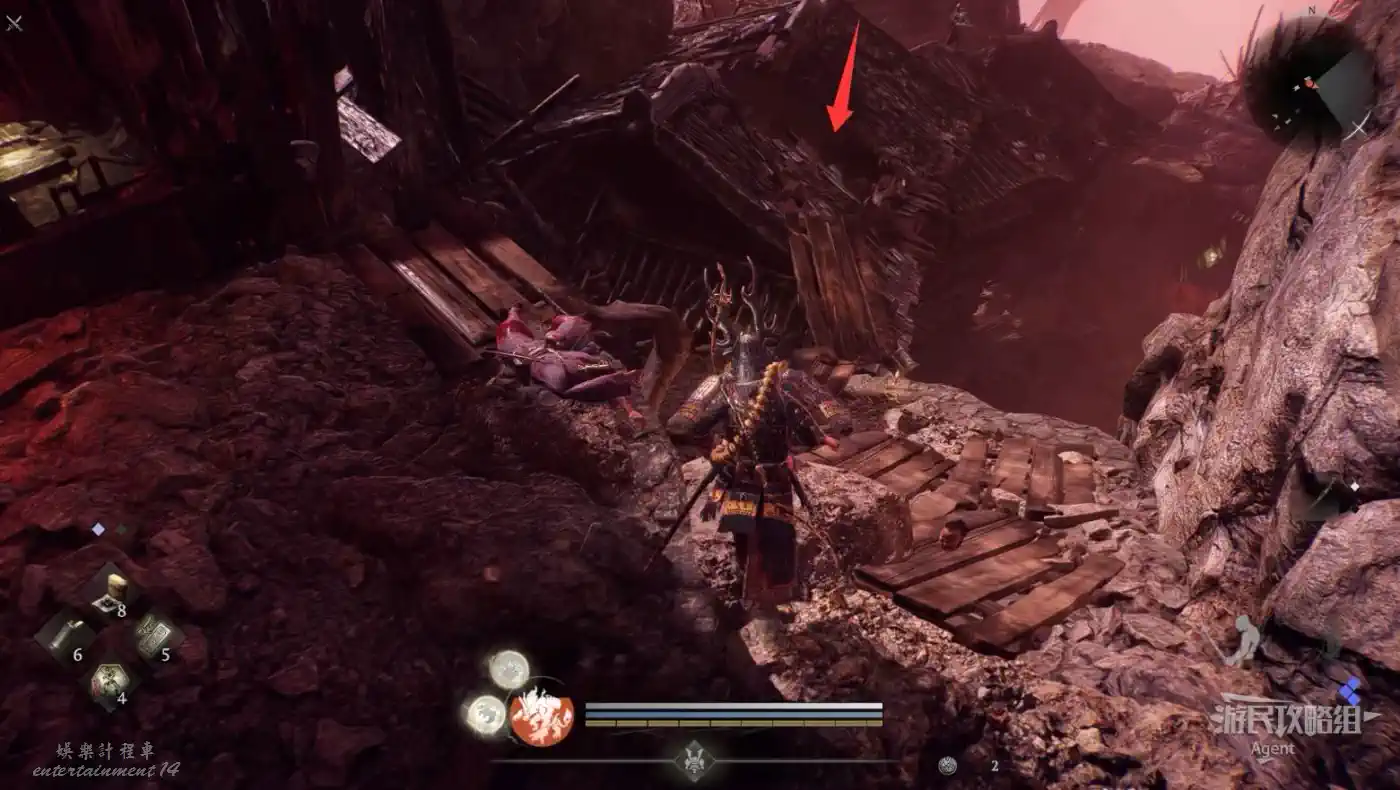
Task: Select the talisman item slot showing 5
Action: point(152,636)
